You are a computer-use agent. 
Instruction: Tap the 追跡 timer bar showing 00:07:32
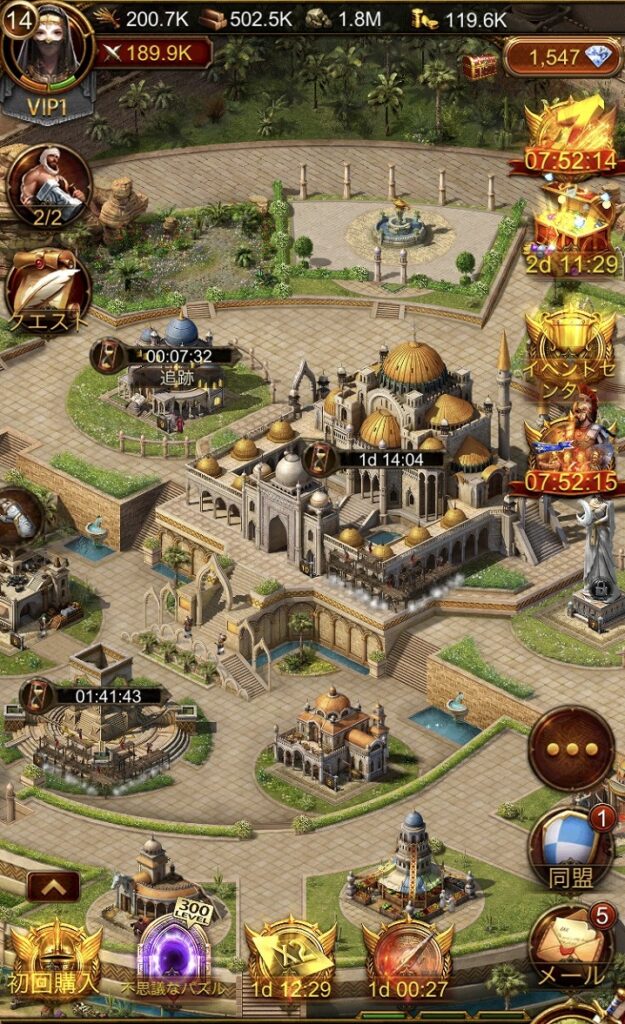click(x=164, y=356)
